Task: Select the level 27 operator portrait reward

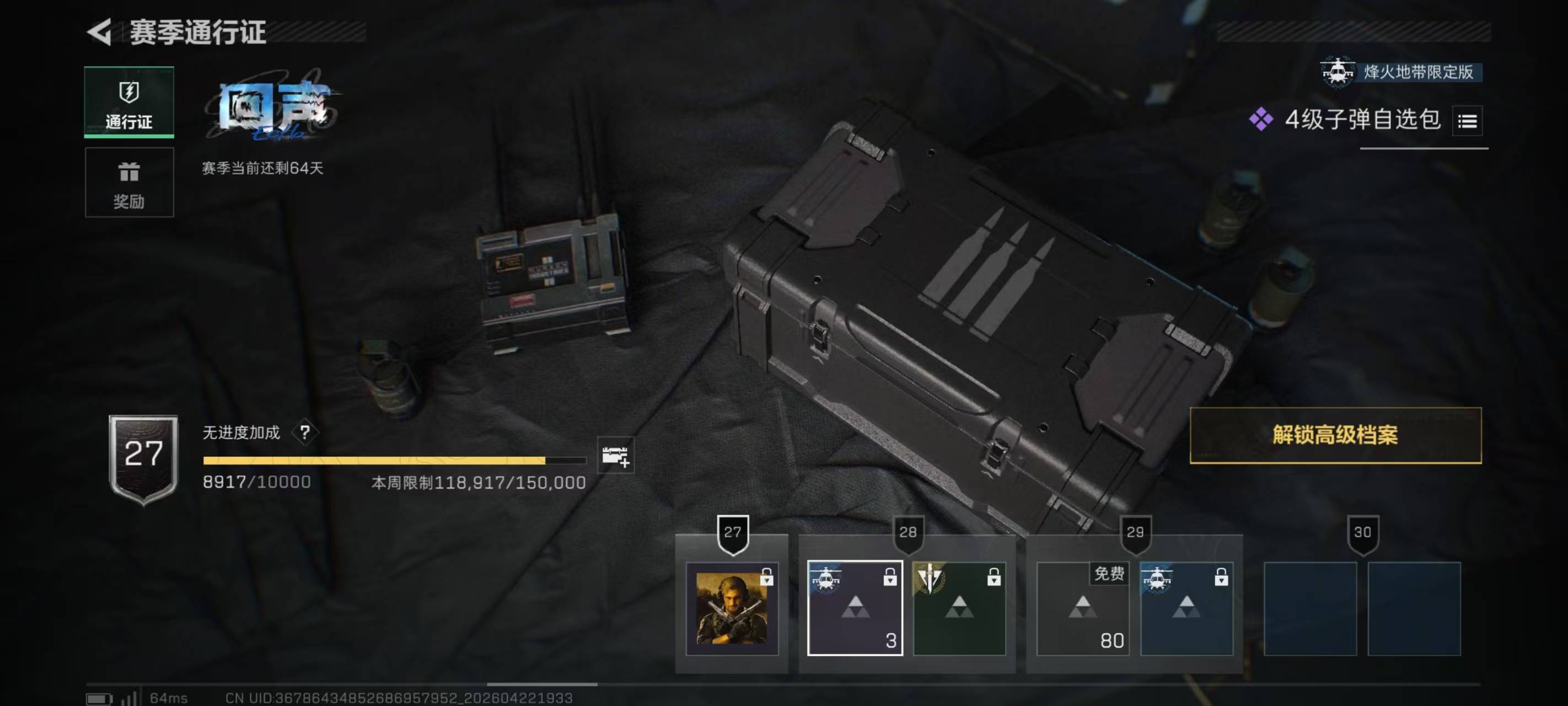Action: tap(732, 608)
